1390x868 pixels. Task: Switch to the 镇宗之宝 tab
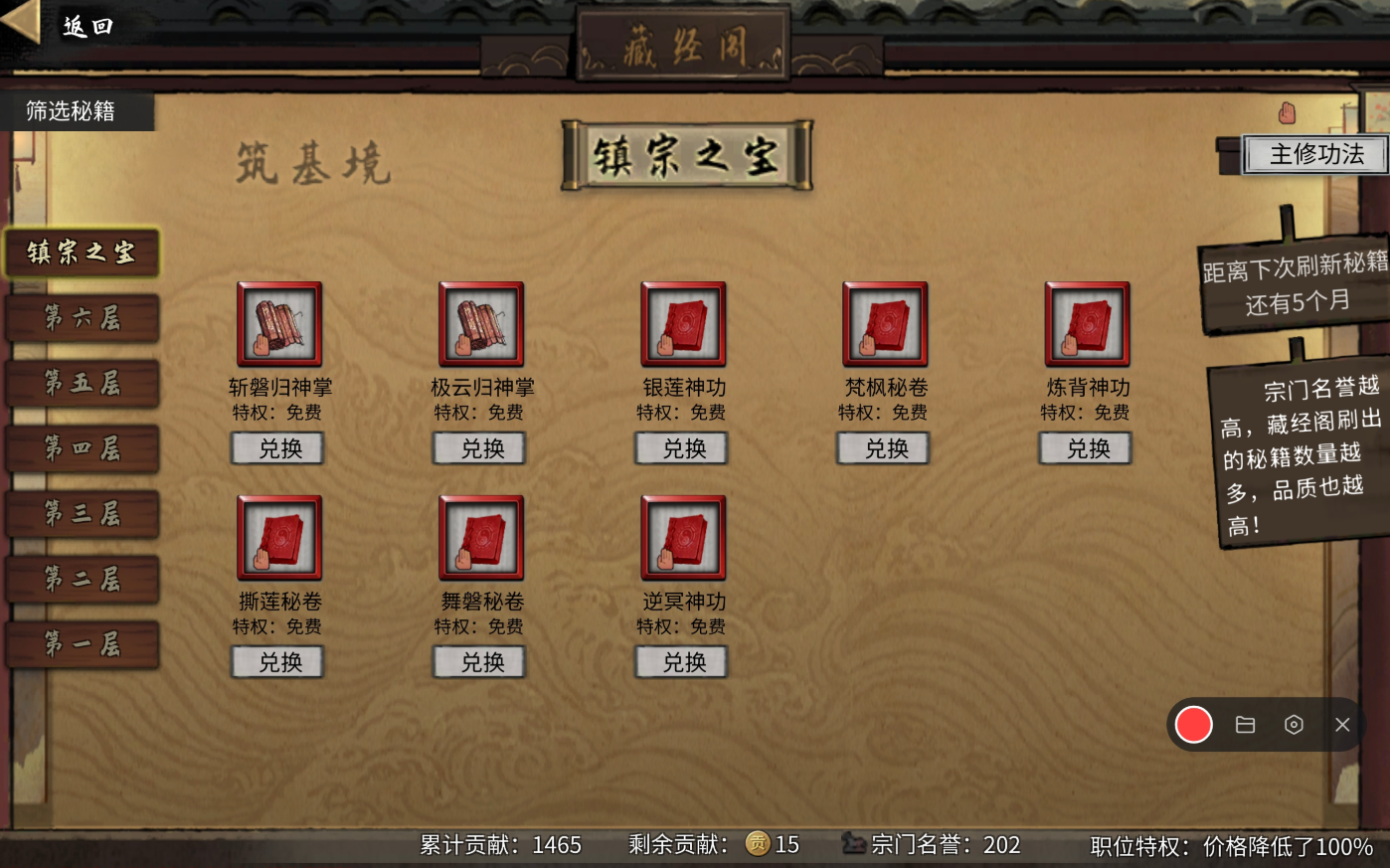coord(80,254)
